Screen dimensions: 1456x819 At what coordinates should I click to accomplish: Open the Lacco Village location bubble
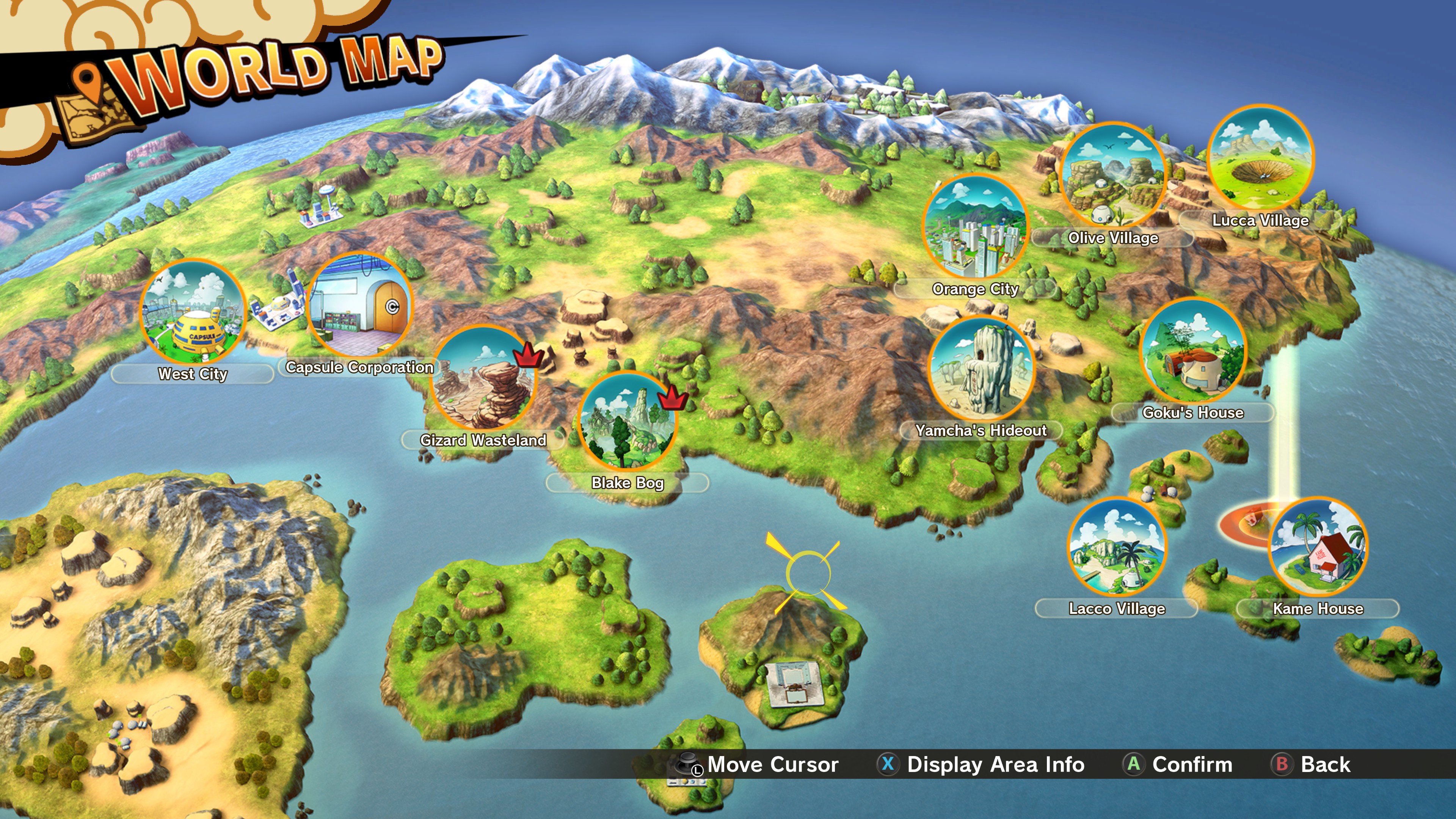(1117, 547)
